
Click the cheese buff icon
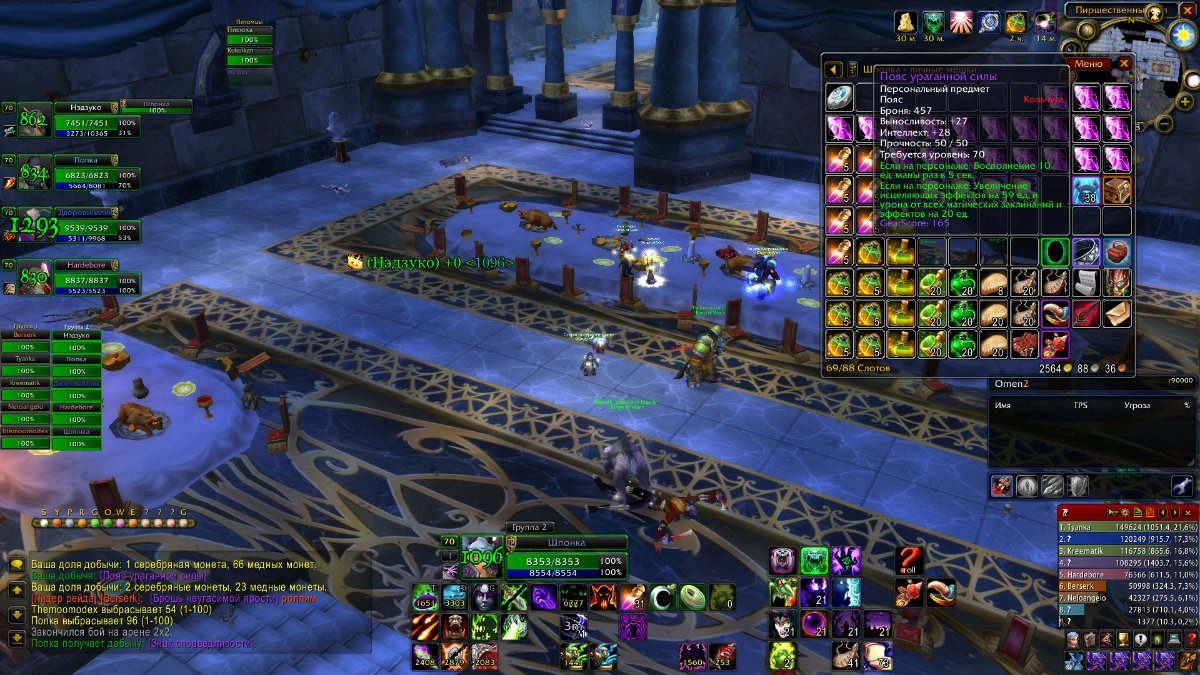point(903,22)
